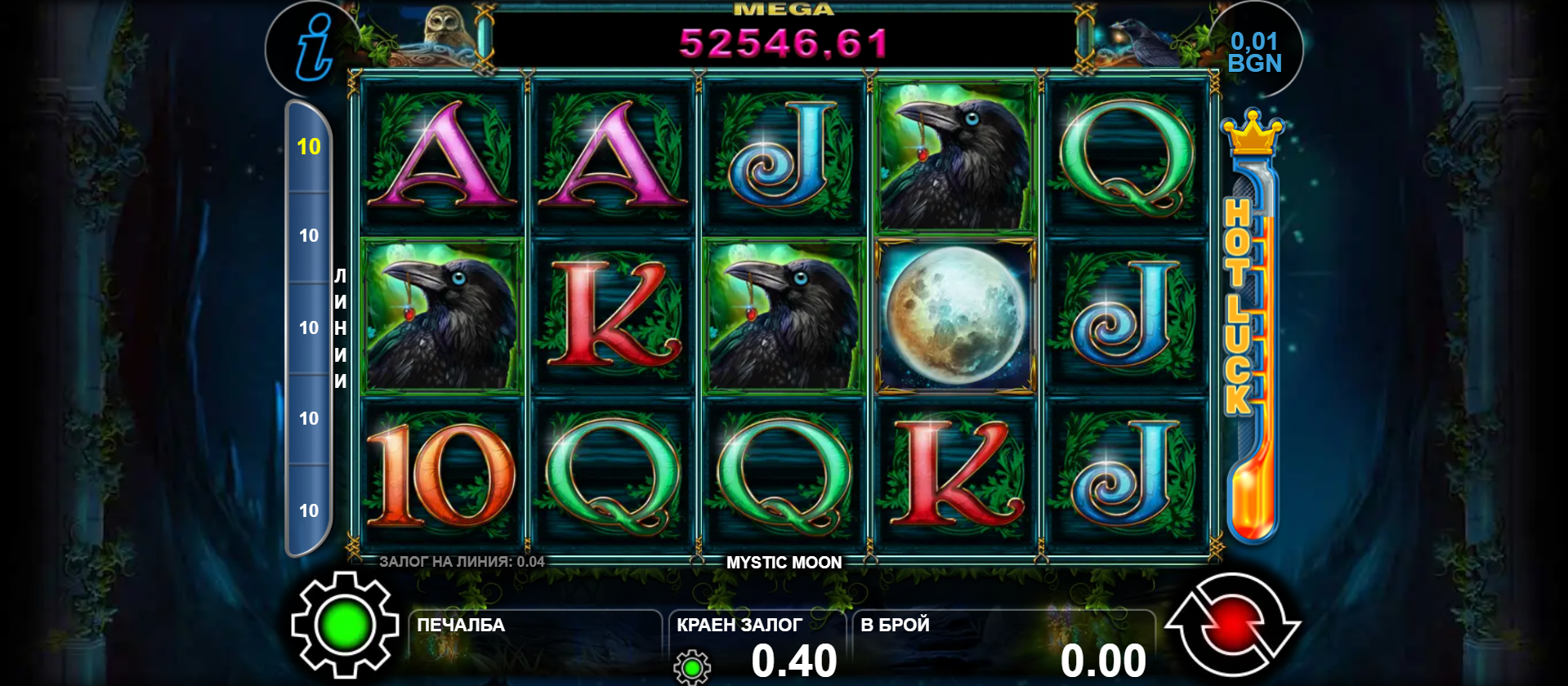Select the yellow highlighted 10 lines option
This screenshot has height=686, width=1568.
click(x=309, y=147)
